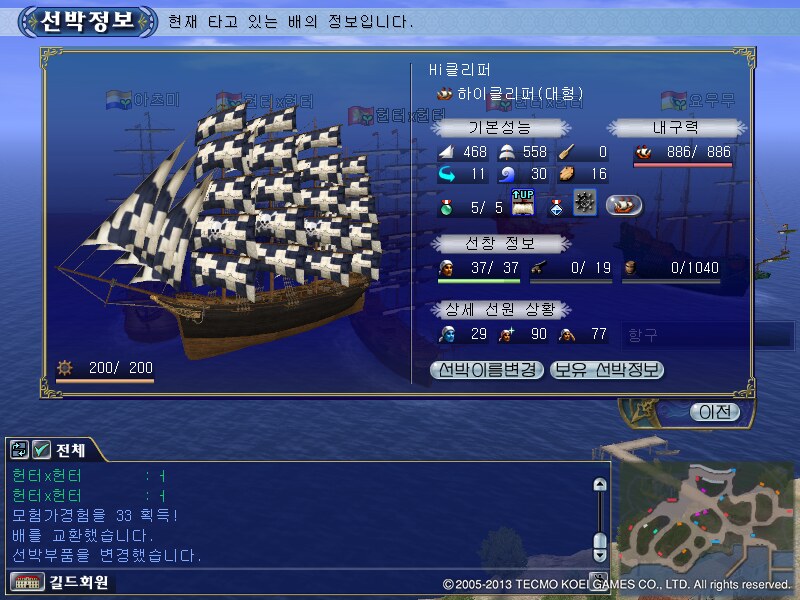Go back with the 이전 button
The height and width of the screenshot is (600, 800).
[x=716, y=412]
